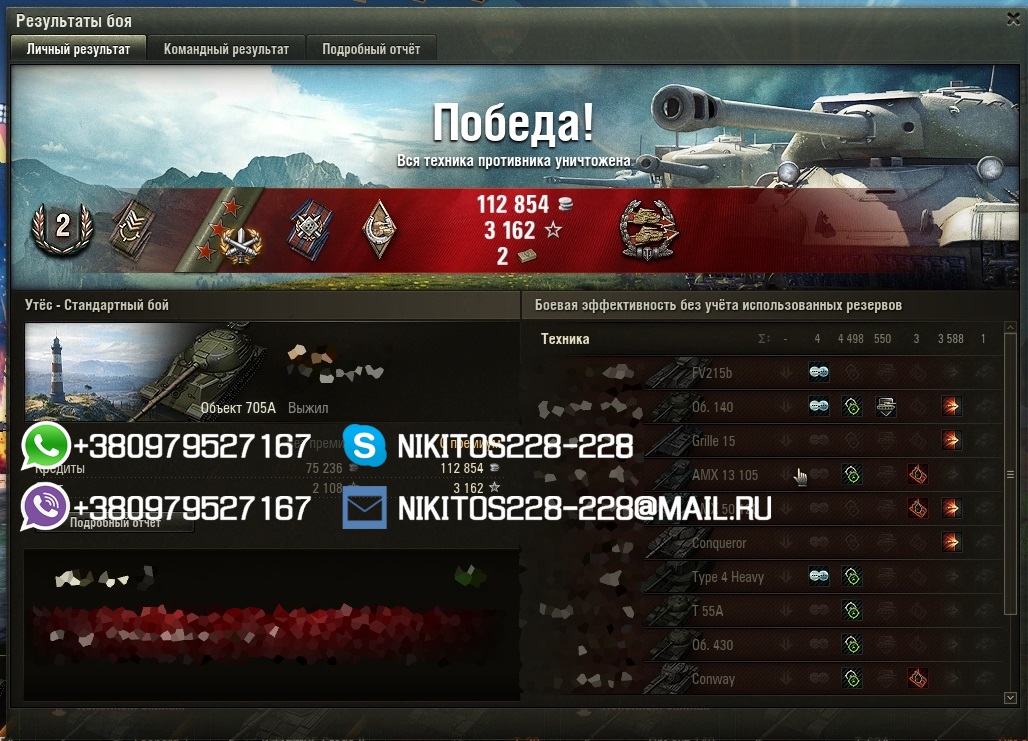
Task: Select the diamond horseshoe medal
Action: click(378, 227)
